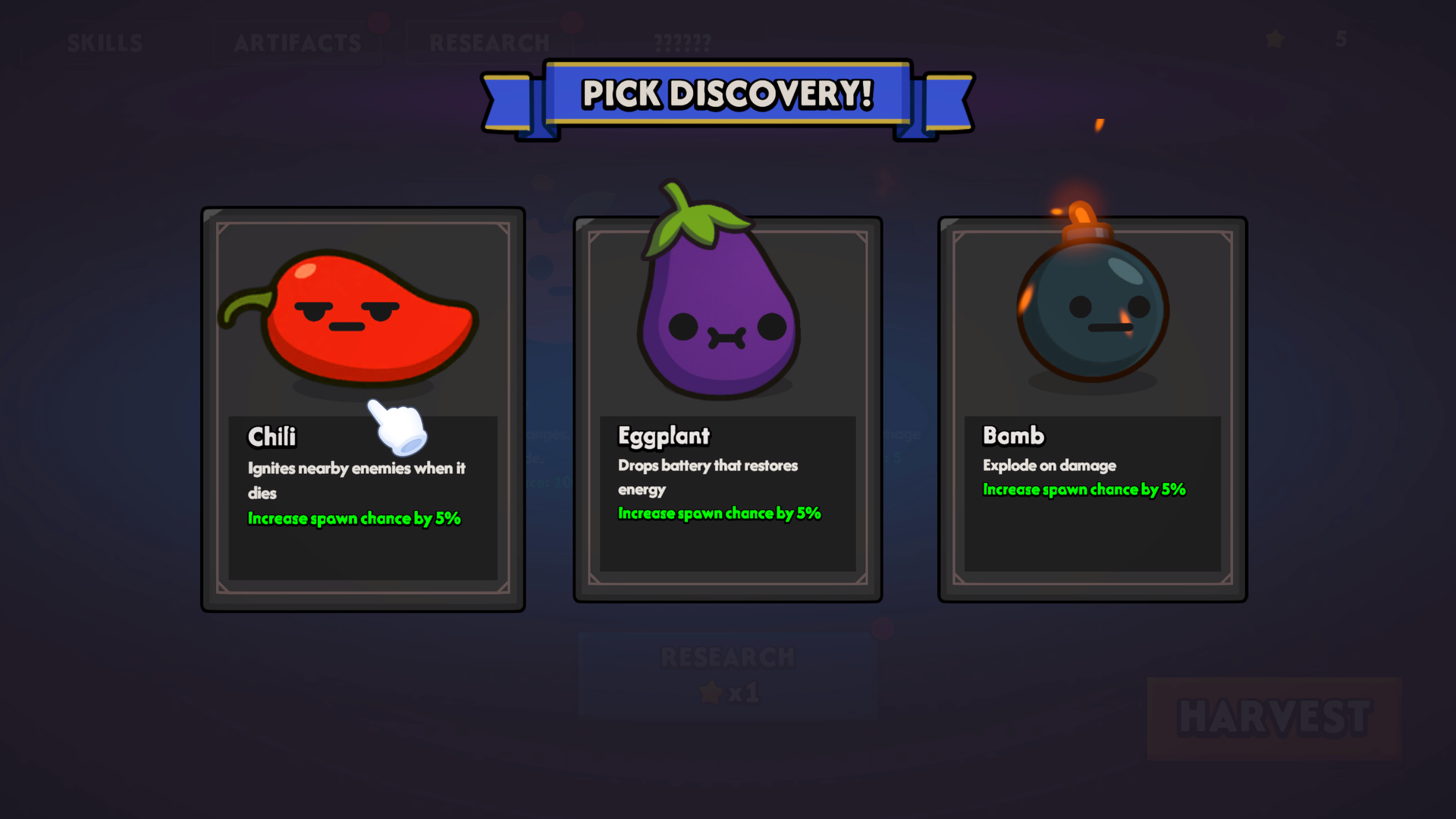The width and height of the screenshot is (1456, 819).
Task: Click the star icon inside the Research button
Action: pos(711,691)
